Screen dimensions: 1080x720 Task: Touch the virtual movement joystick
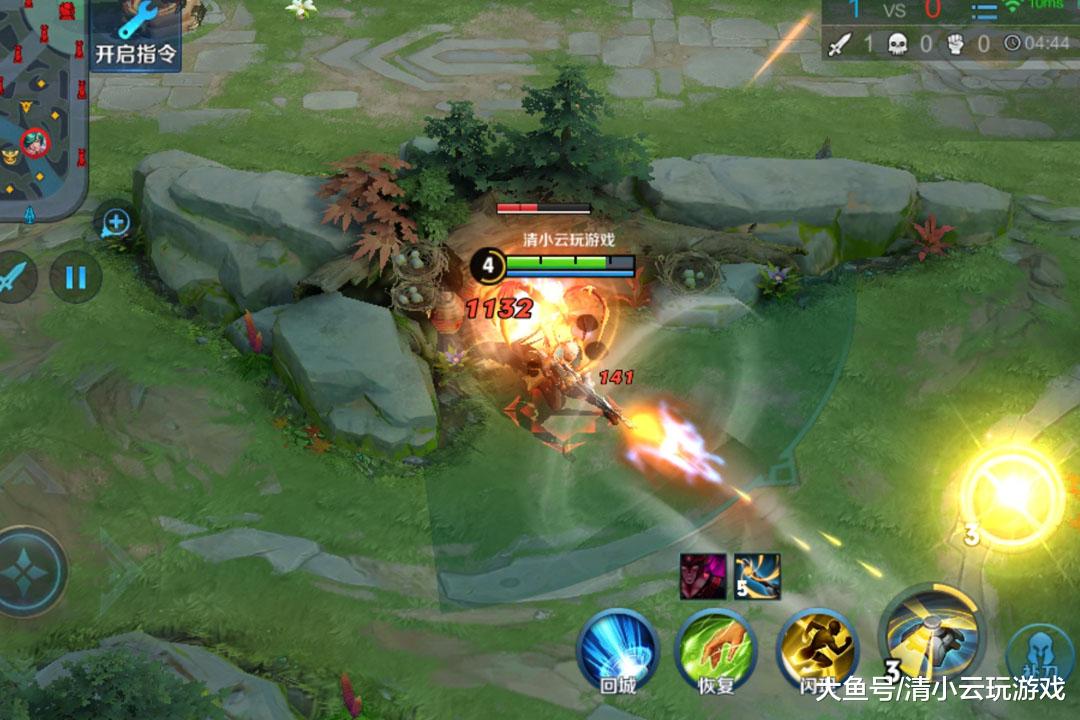pos(28,571)
